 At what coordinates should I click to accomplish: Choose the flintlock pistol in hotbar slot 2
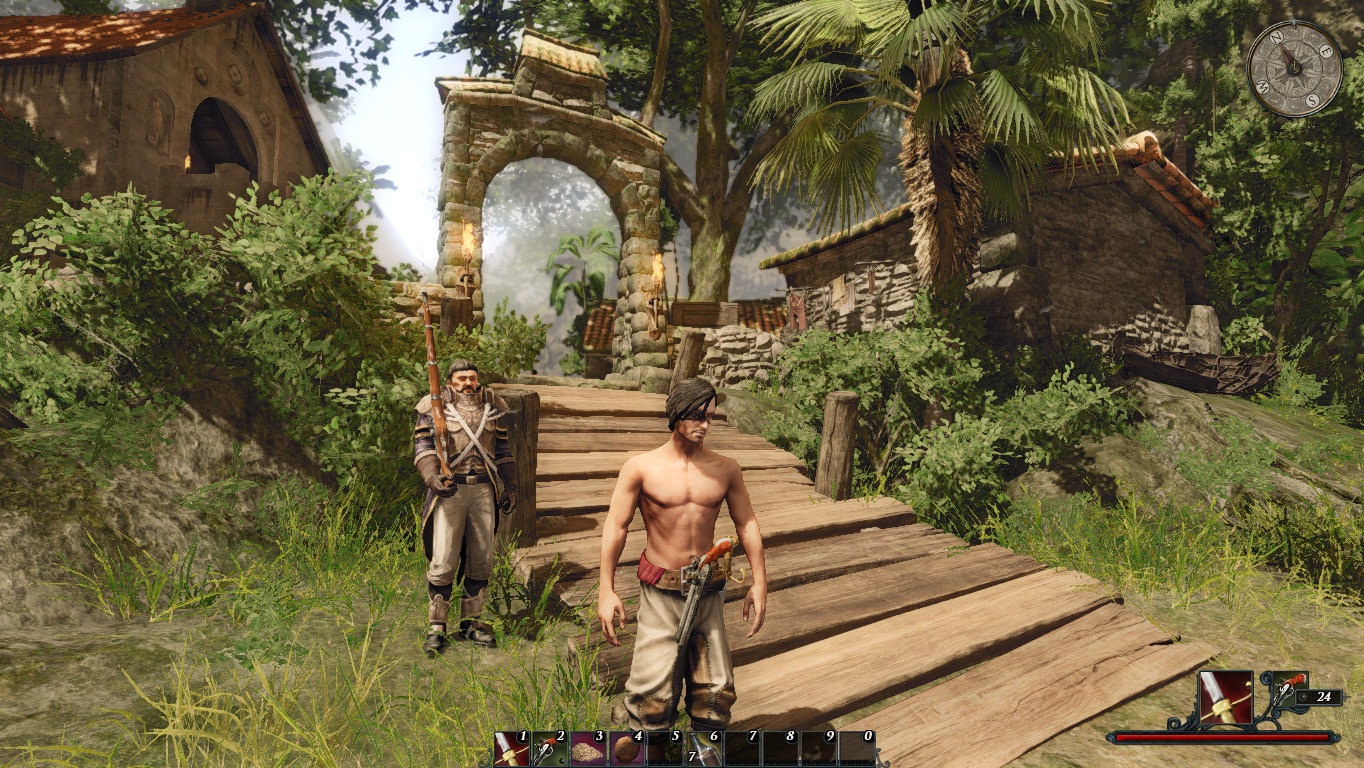pos(549,748)
